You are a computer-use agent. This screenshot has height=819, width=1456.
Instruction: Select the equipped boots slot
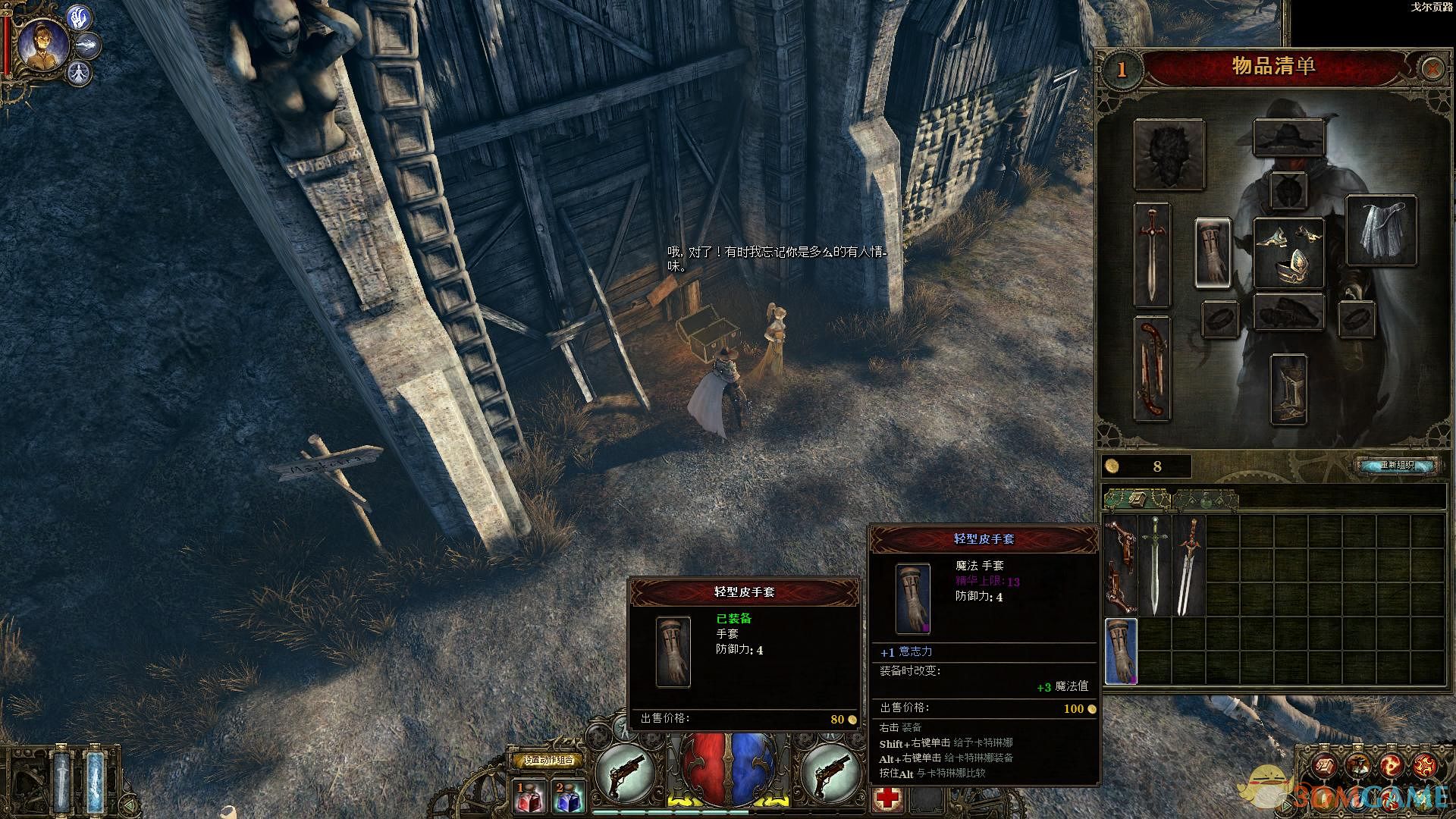point(1288,390)
